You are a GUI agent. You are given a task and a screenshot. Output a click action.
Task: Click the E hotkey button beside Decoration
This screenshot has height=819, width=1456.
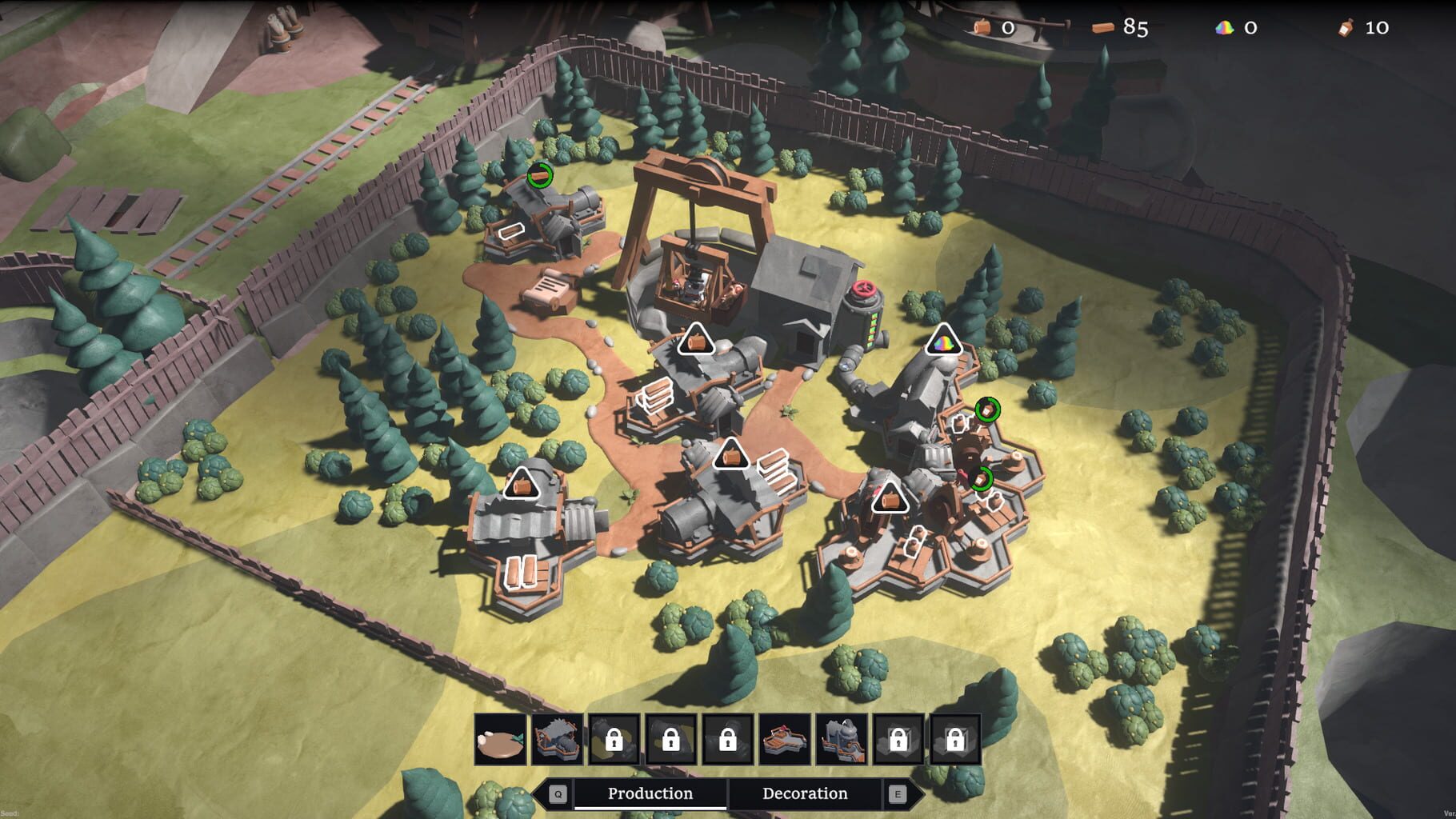[x=898, y=793]
